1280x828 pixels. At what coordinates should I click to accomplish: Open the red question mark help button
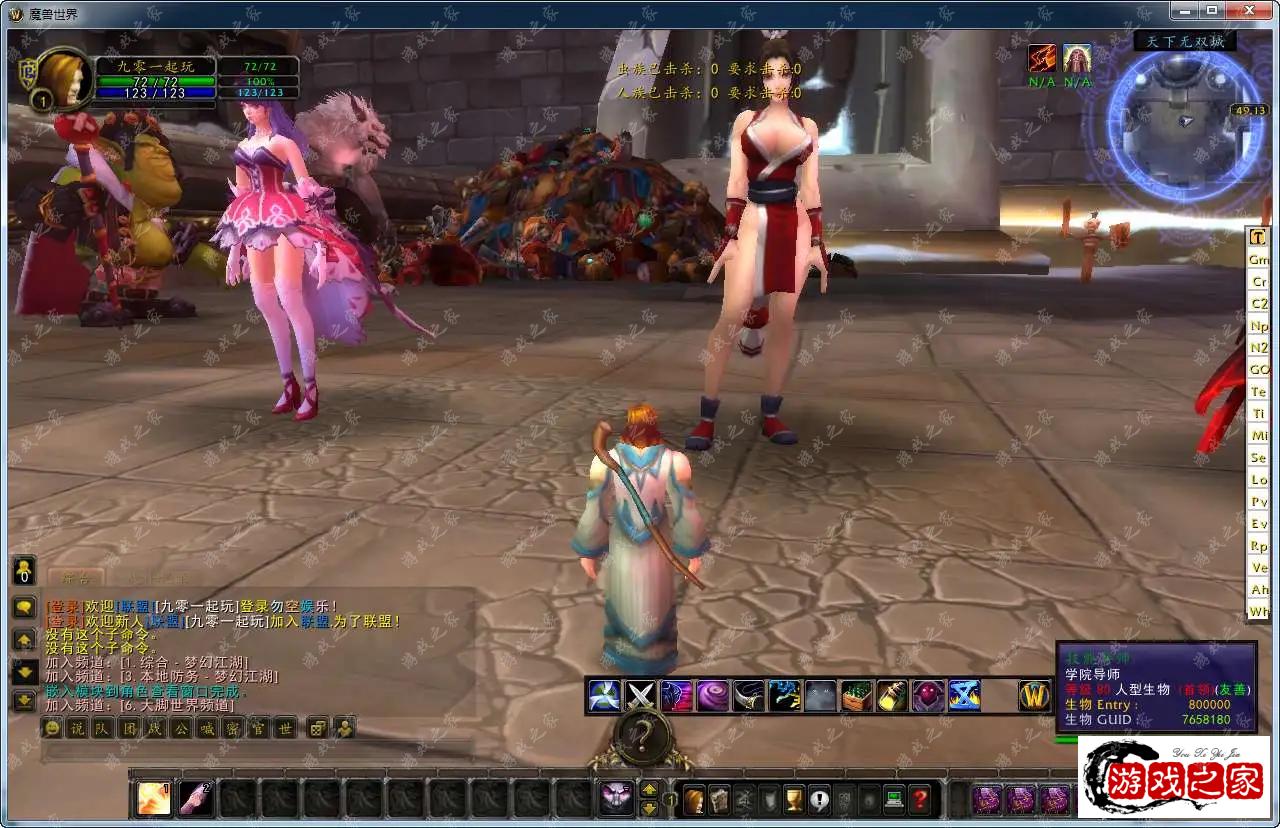920,799
